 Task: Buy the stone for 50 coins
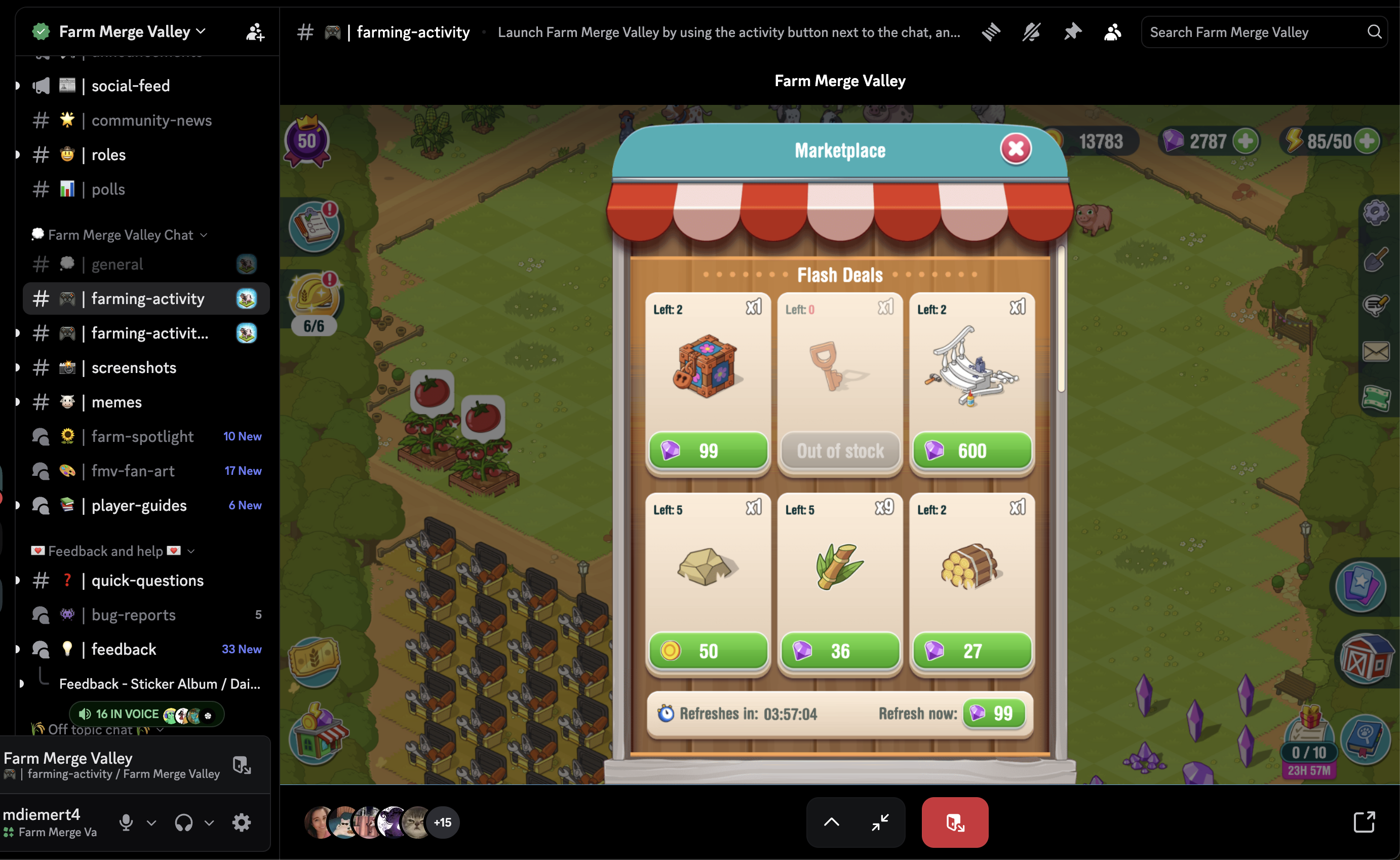coord(708,651)
